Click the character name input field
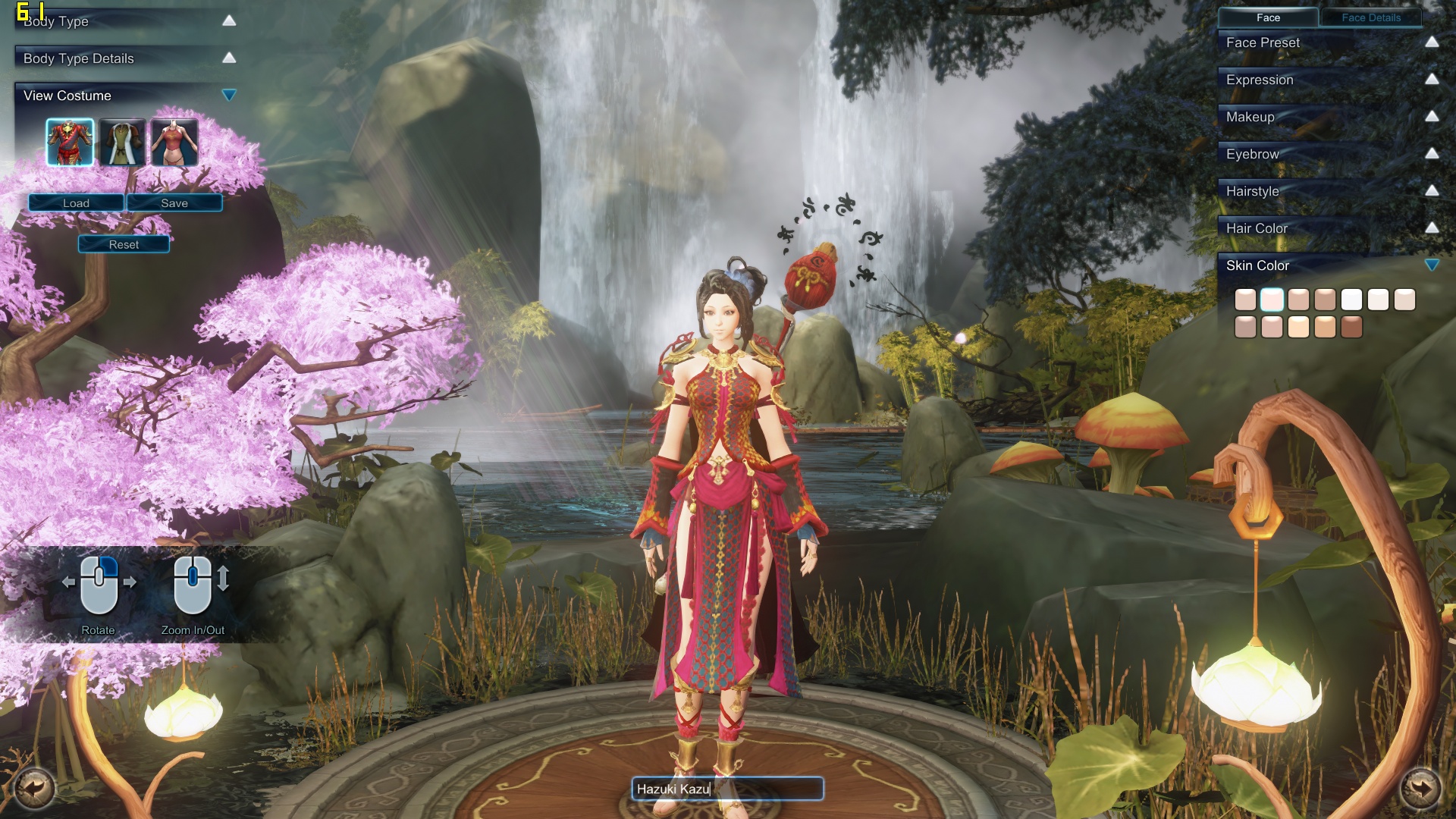1456x819 pixels. point(727,789)
